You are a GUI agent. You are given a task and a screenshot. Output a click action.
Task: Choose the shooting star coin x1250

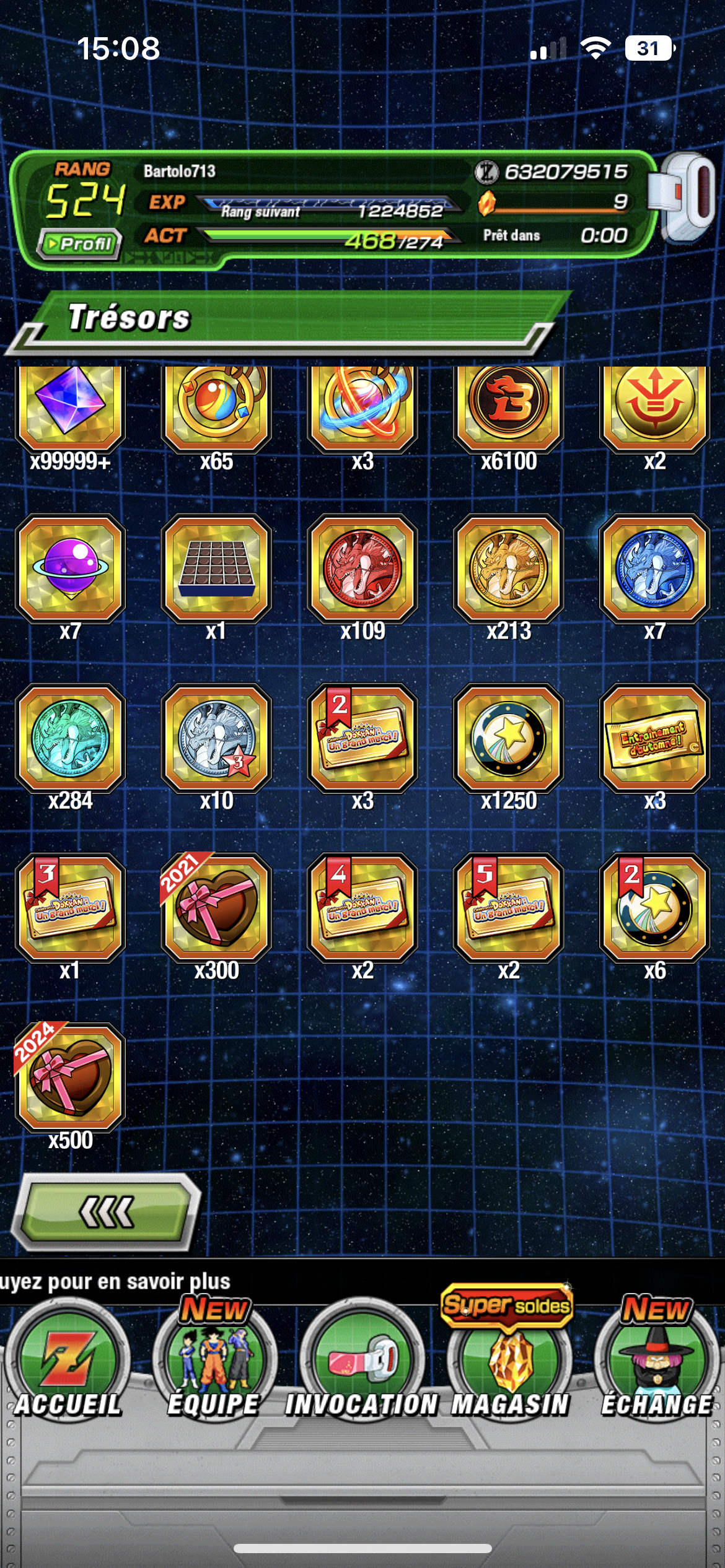pyautogui.click(x=509, y=738)
